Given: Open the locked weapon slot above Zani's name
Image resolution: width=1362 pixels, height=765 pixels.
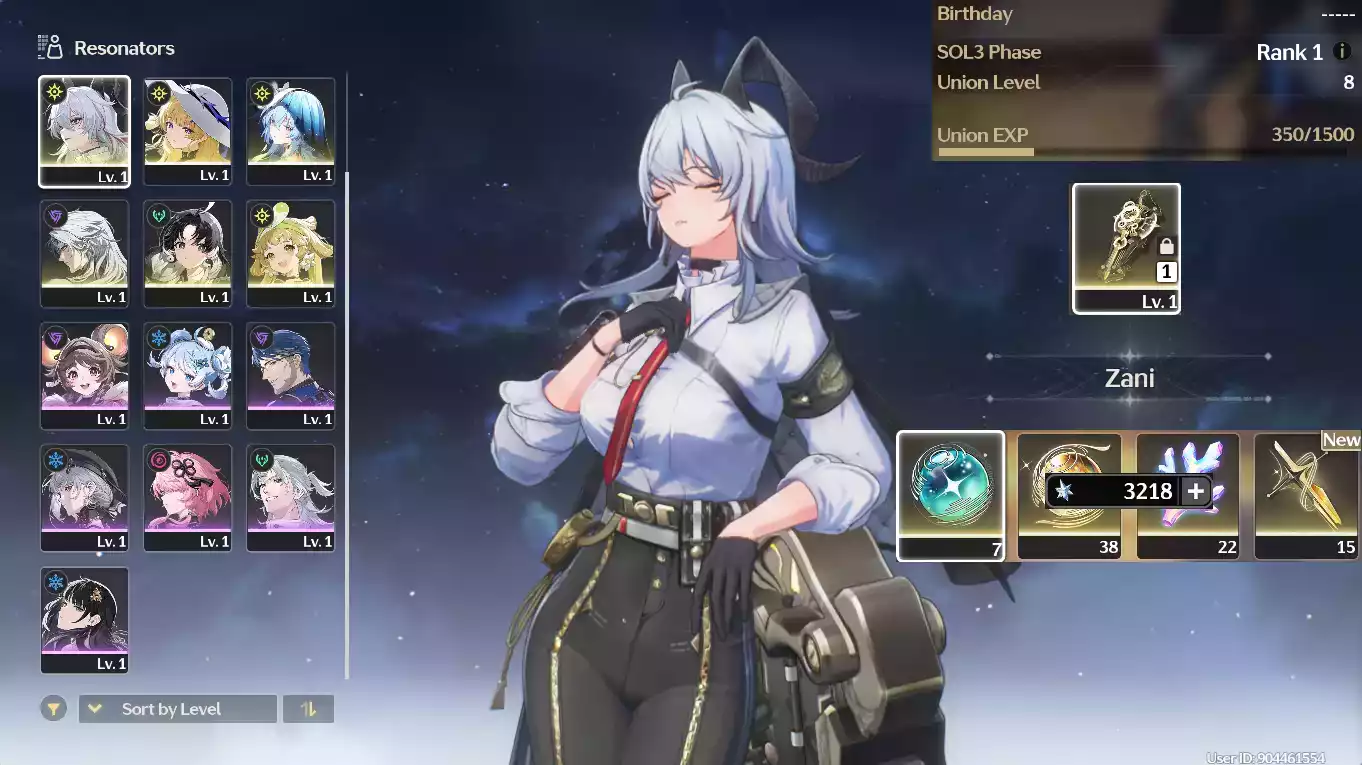Looking at the screenshot, I should point(1126,248).
